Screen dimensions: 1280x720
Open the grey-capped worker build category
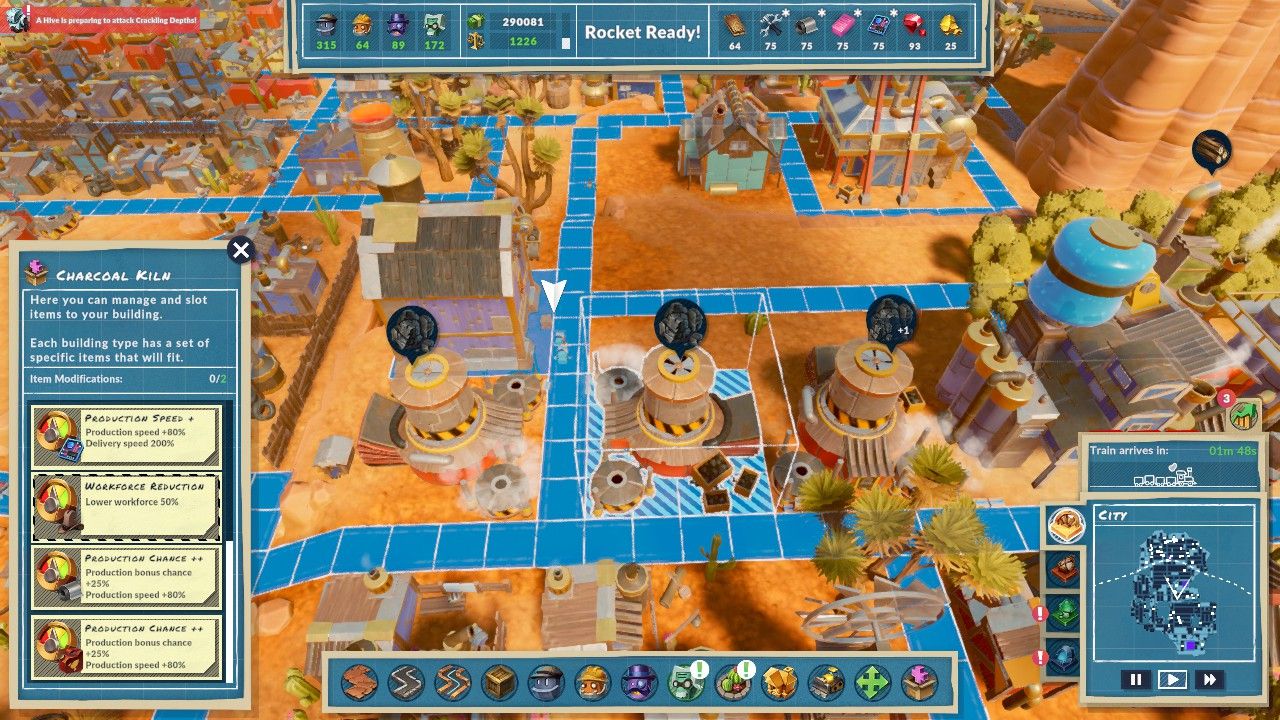(x=546, y=684)
